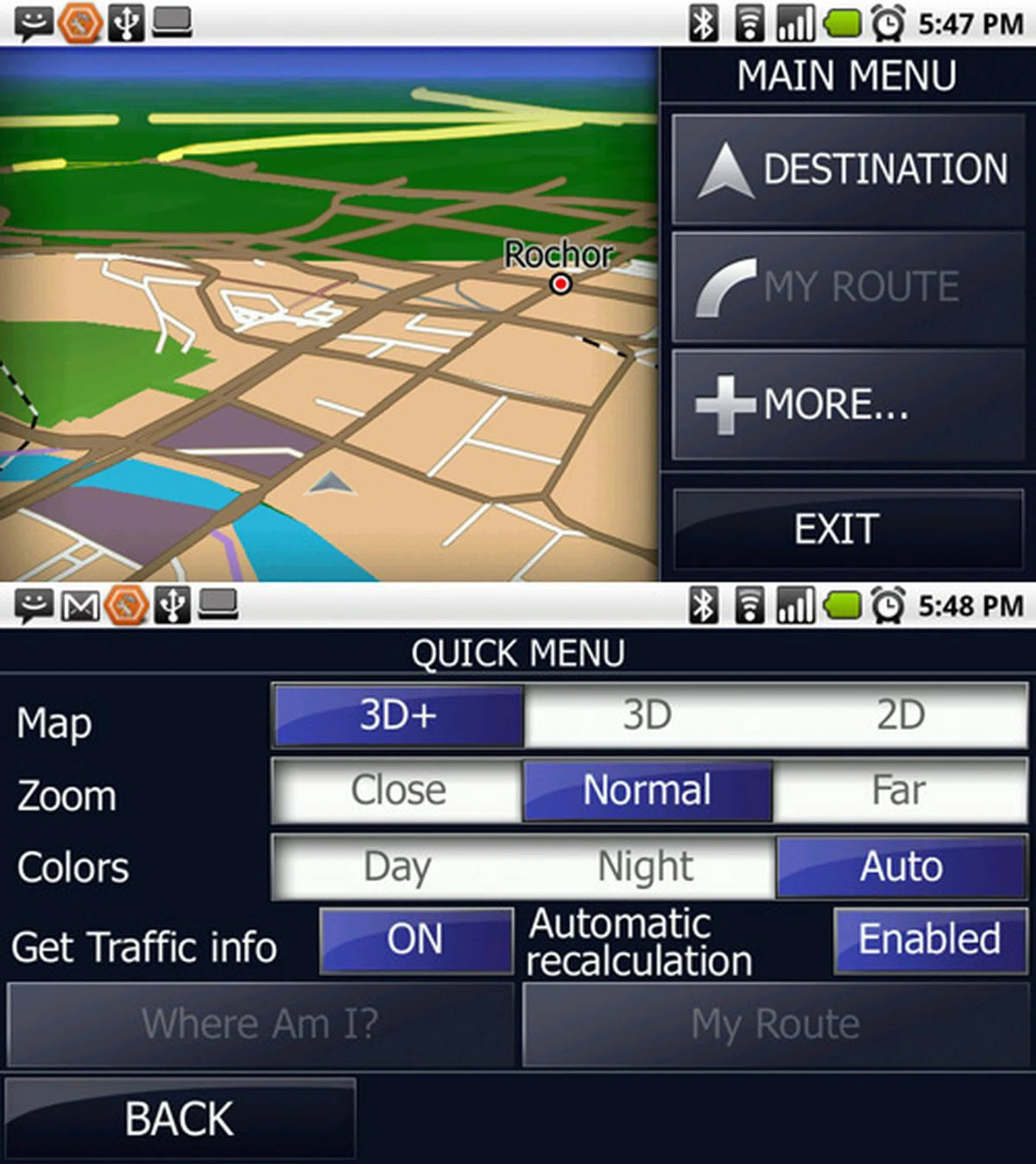1036x1164 pixels.
Task: Select EXIT from the Main Menu
Action: (x=835, y=527)
